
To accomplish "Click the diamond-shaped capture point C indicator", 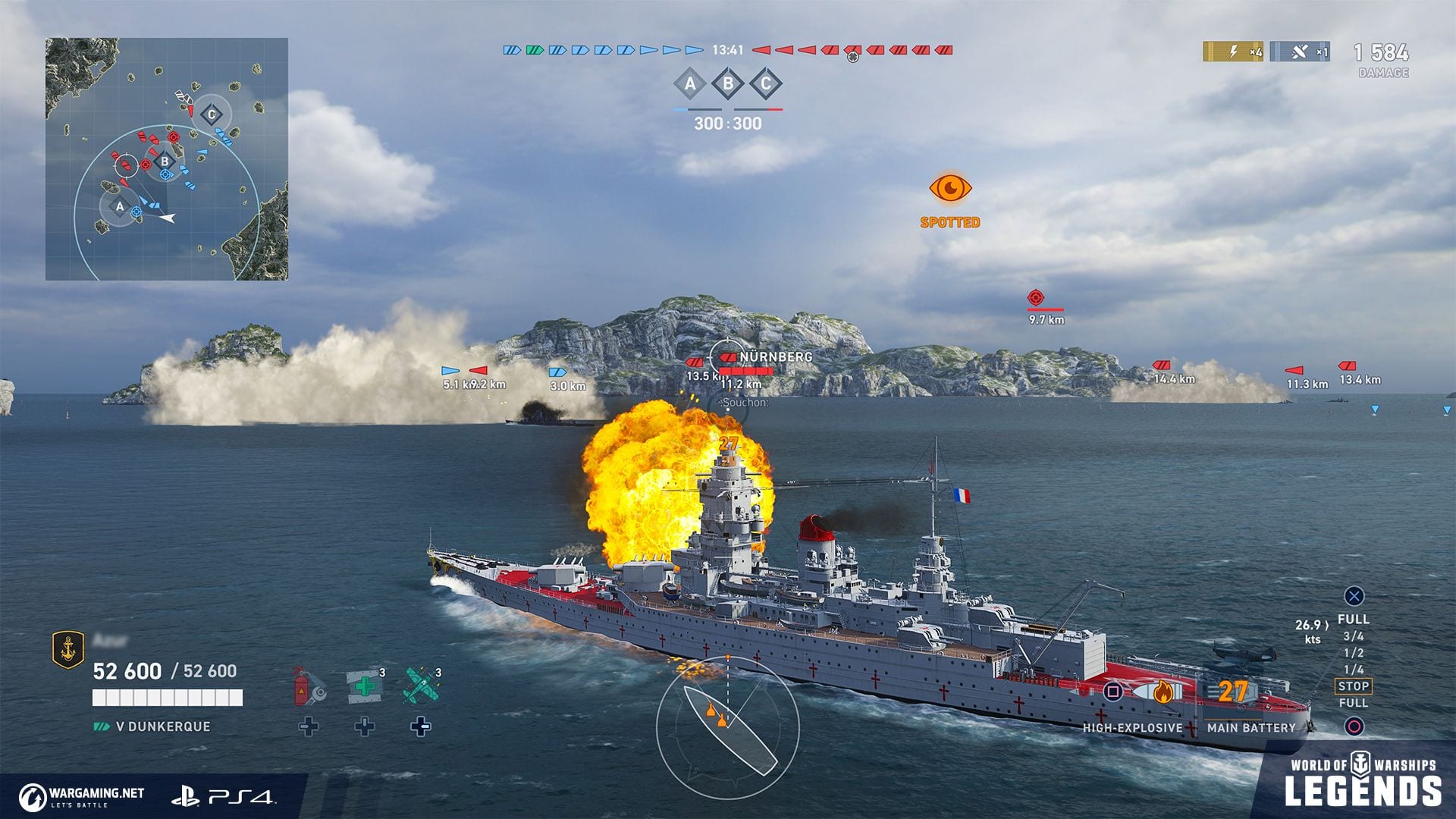I will [x=766, y=84].
